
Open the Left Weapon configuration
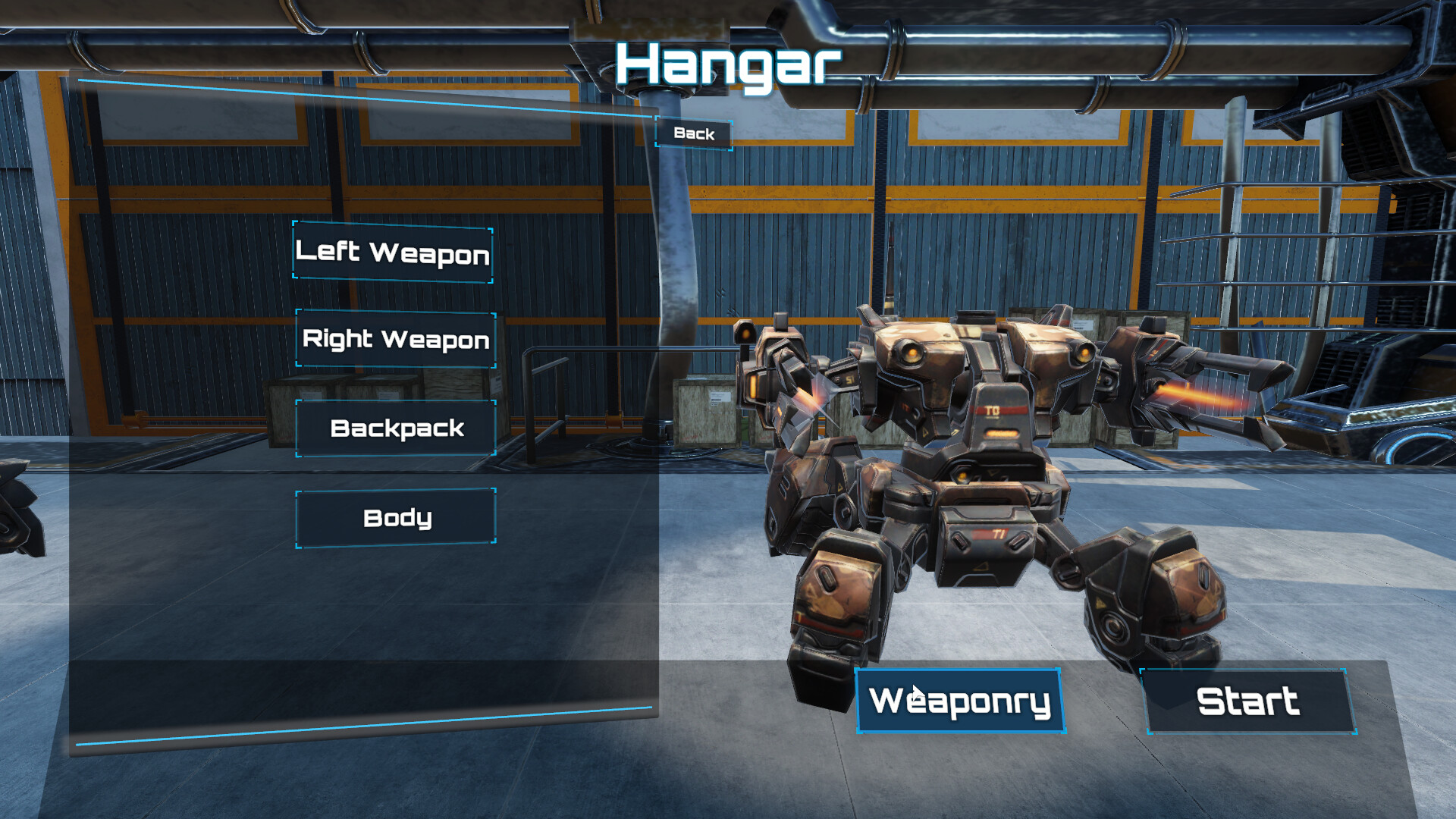point(393,254)
